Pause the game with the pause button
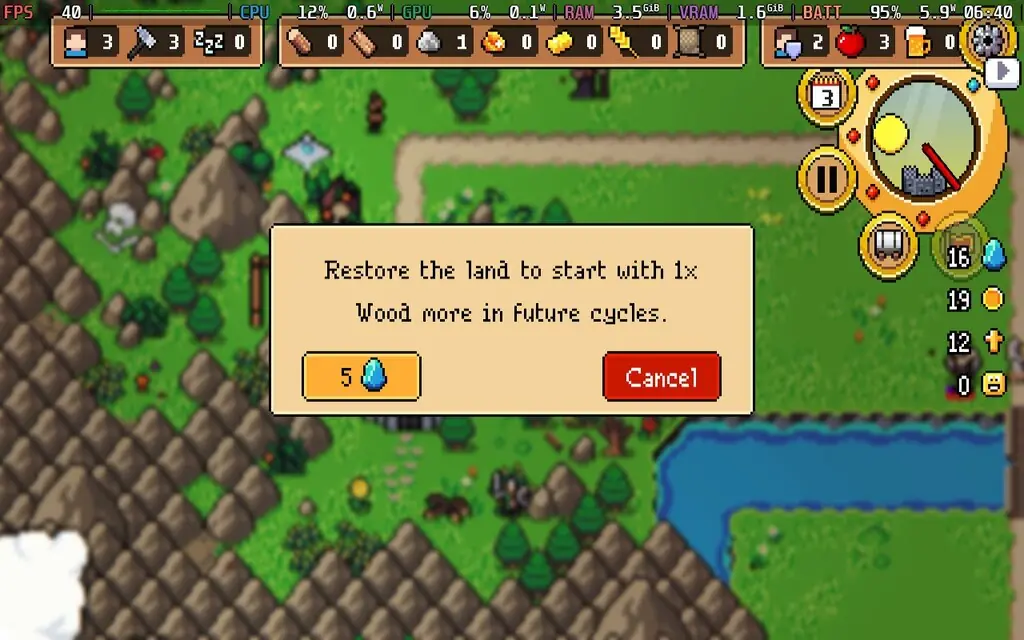Screen dimensions: 1024x640 click(827, 179)
